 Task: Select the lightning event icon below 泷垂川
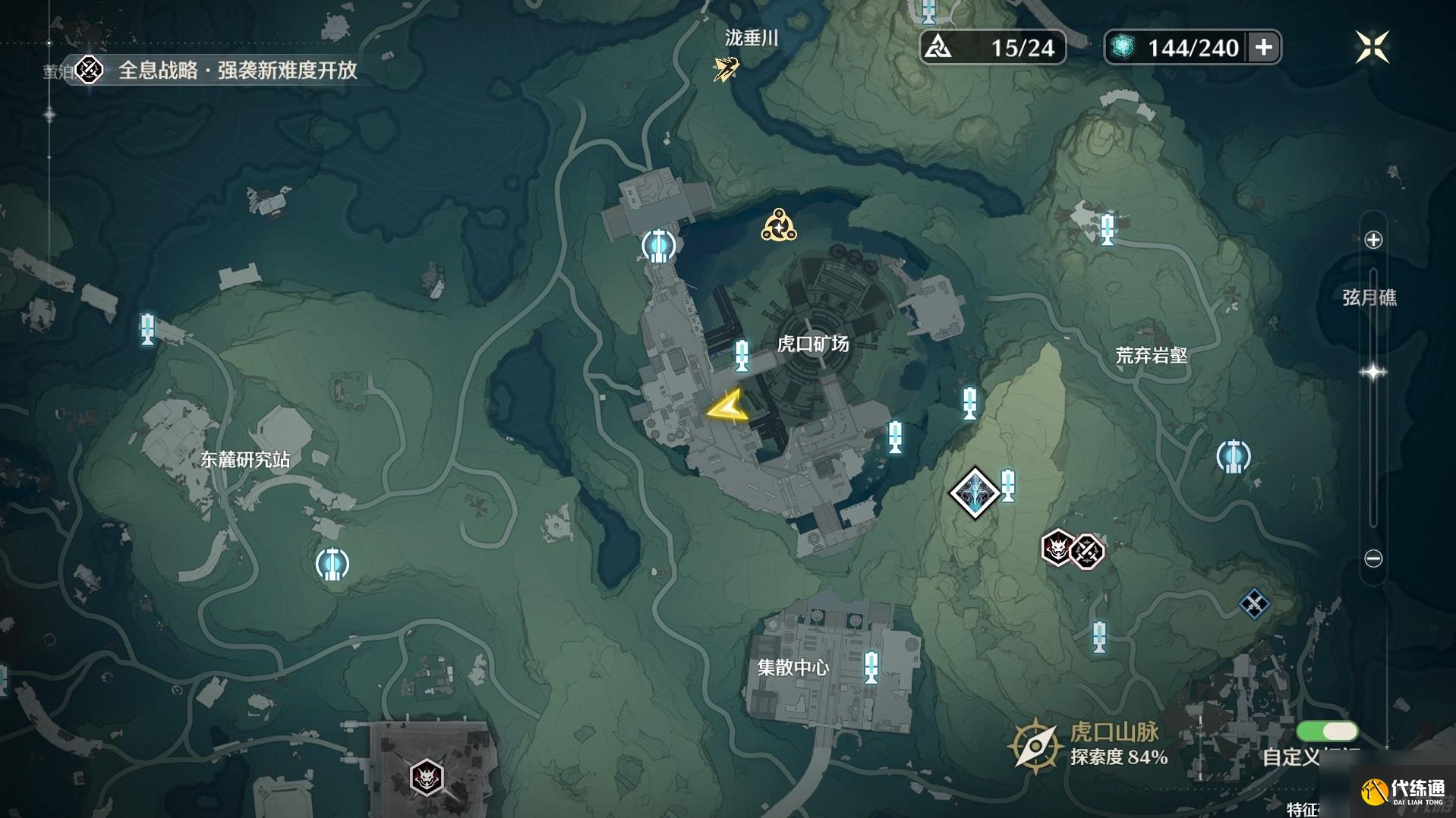(x=722, y=69)
